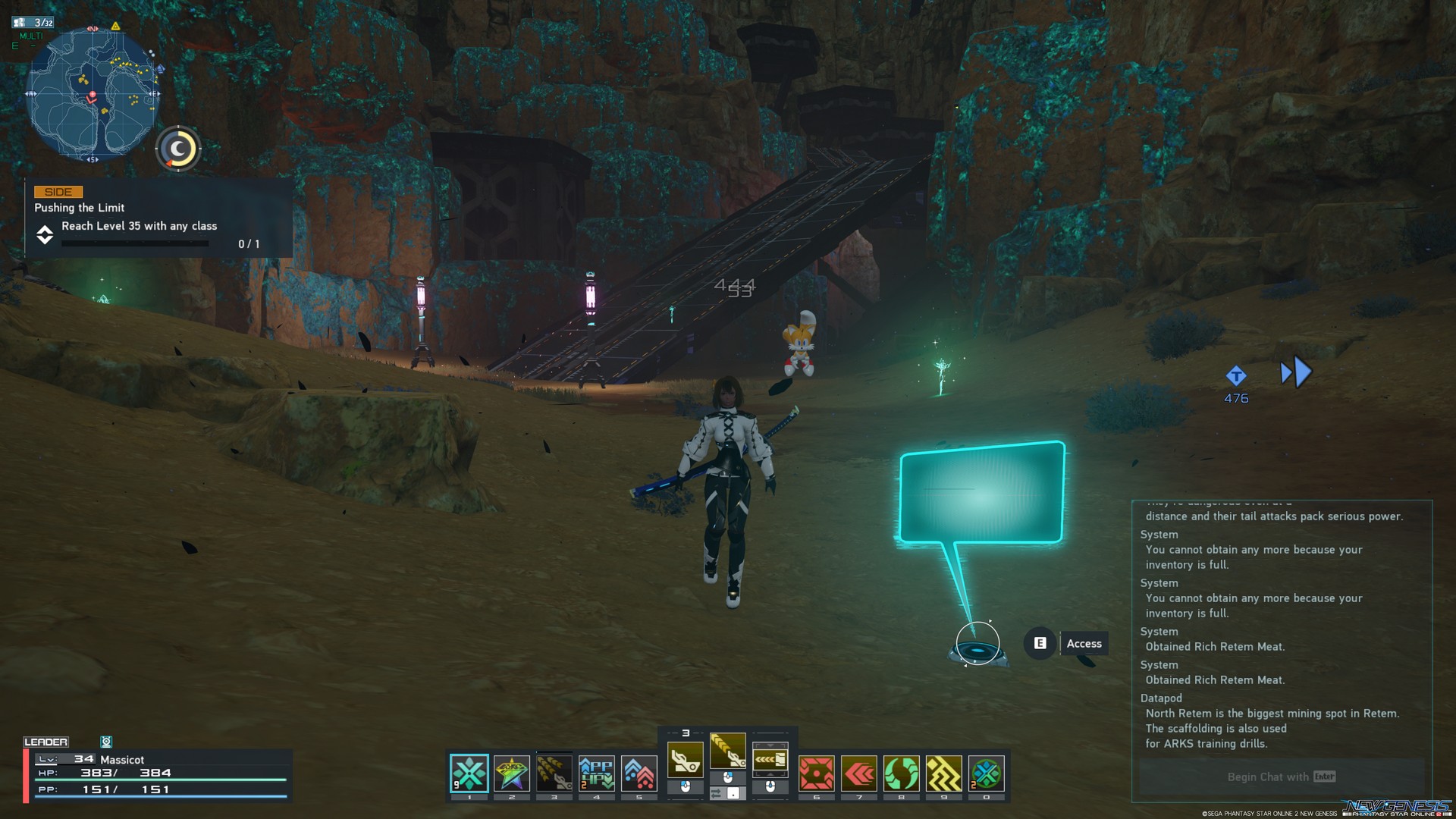
Task: Select the red chevron photon art icon in slot 7
Action: [x=858, y=774]
